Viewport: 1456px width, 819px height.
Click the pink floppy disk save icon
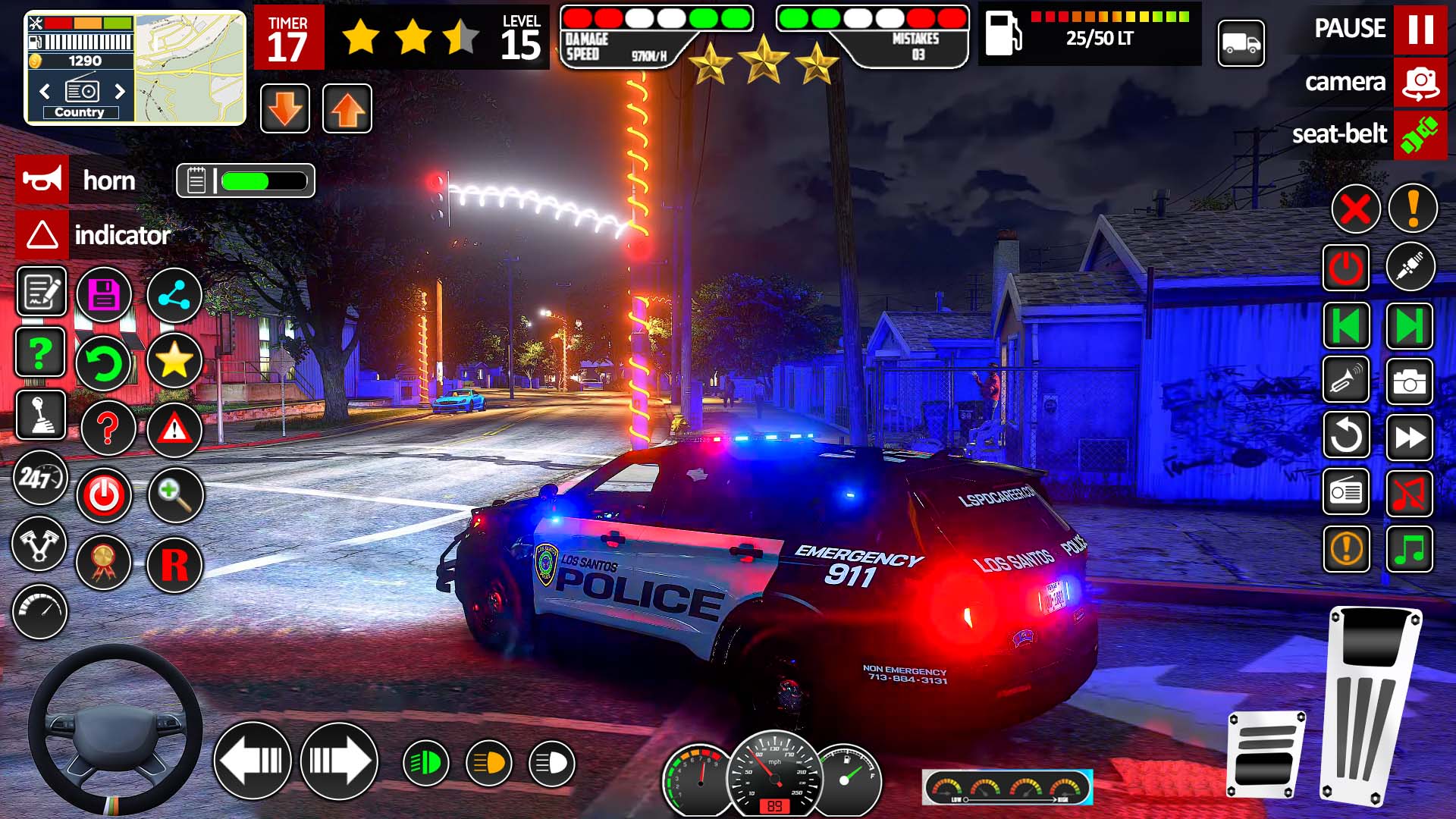(105, 295)
